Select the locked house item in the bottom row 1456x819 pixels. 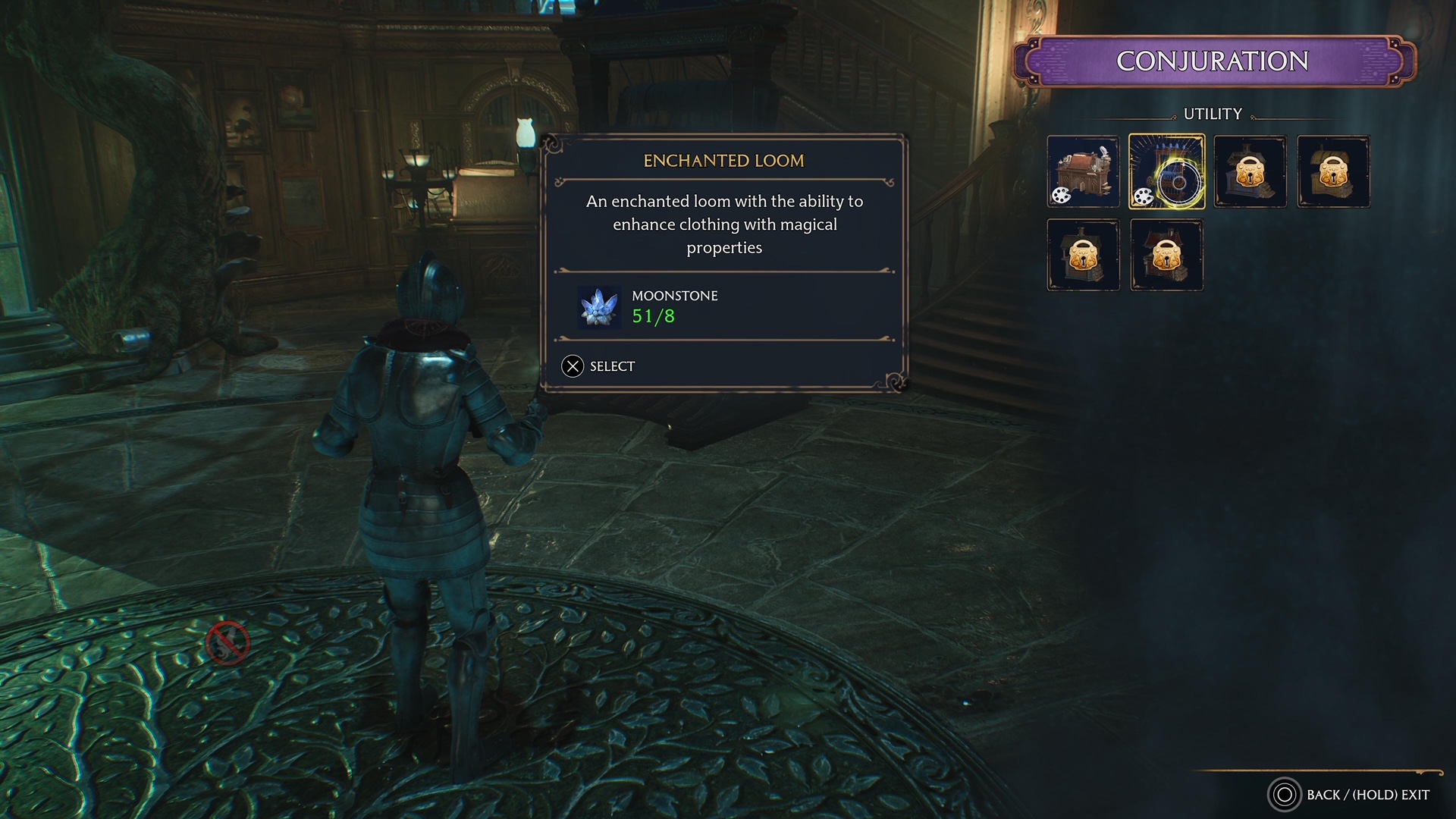point(1083,255)
